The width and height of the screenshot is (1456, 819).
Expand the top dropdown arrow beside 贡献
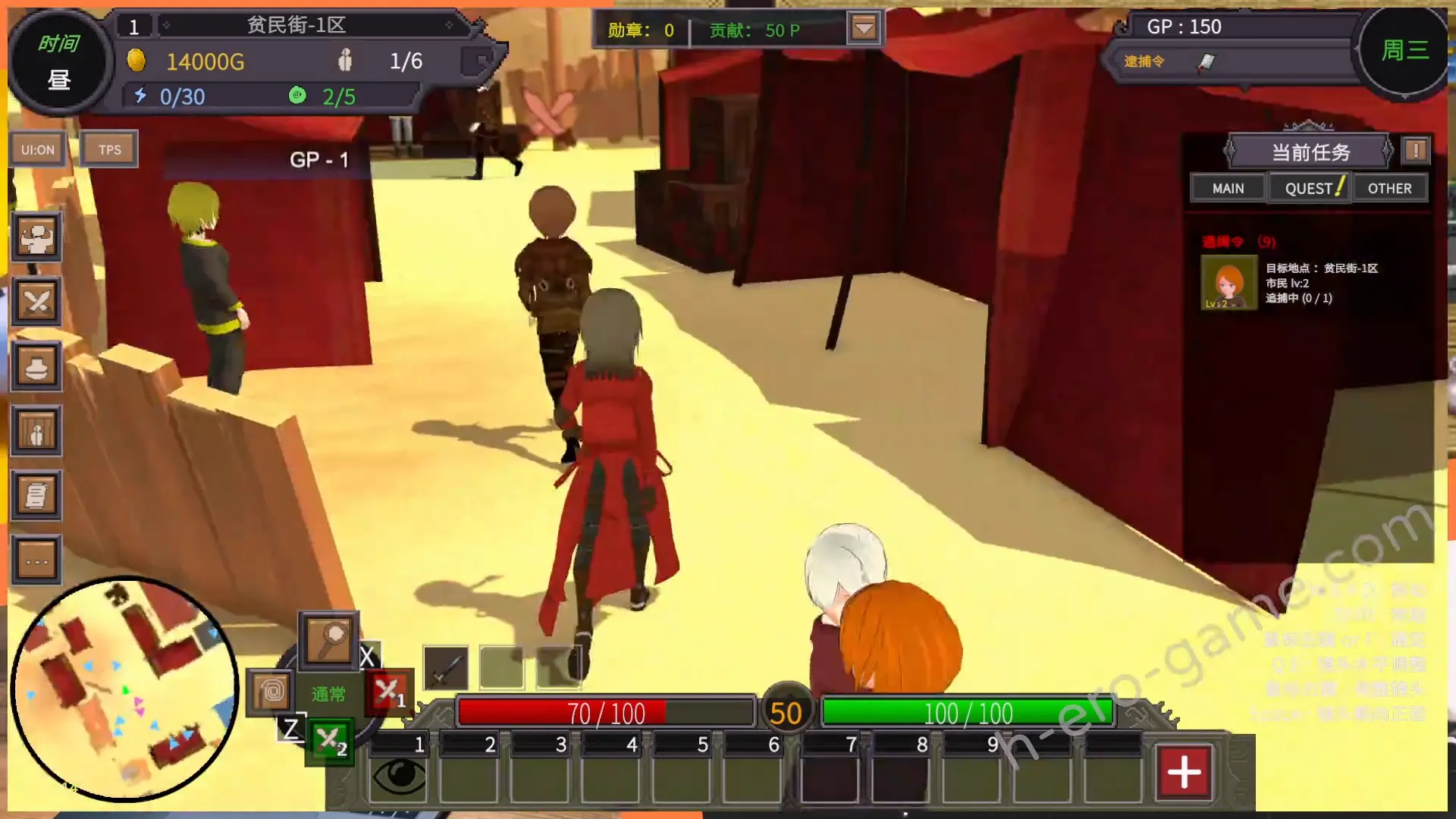tap(864, 29)
